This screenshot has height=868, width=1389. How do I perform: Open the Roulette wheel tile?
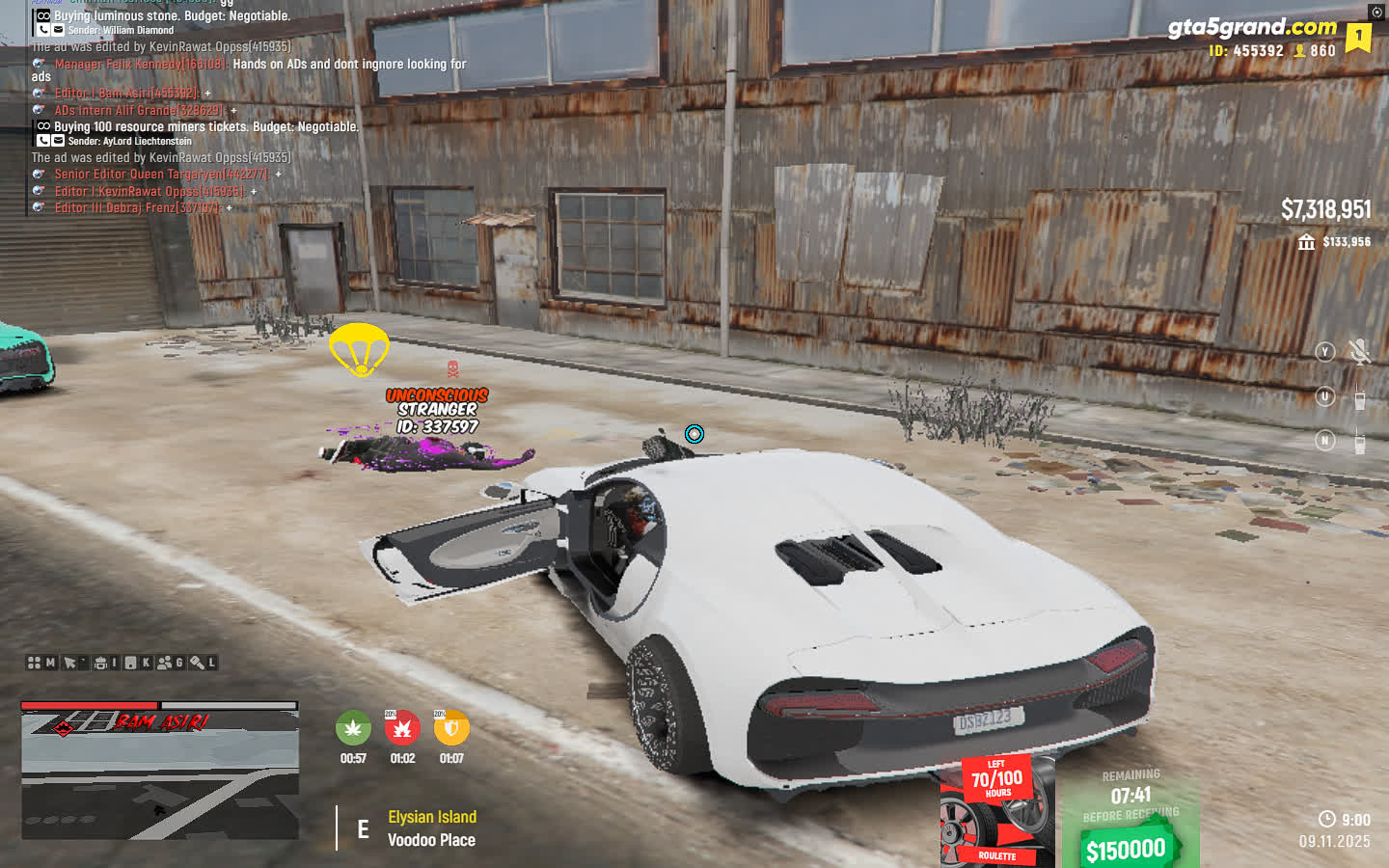[996, 812]
